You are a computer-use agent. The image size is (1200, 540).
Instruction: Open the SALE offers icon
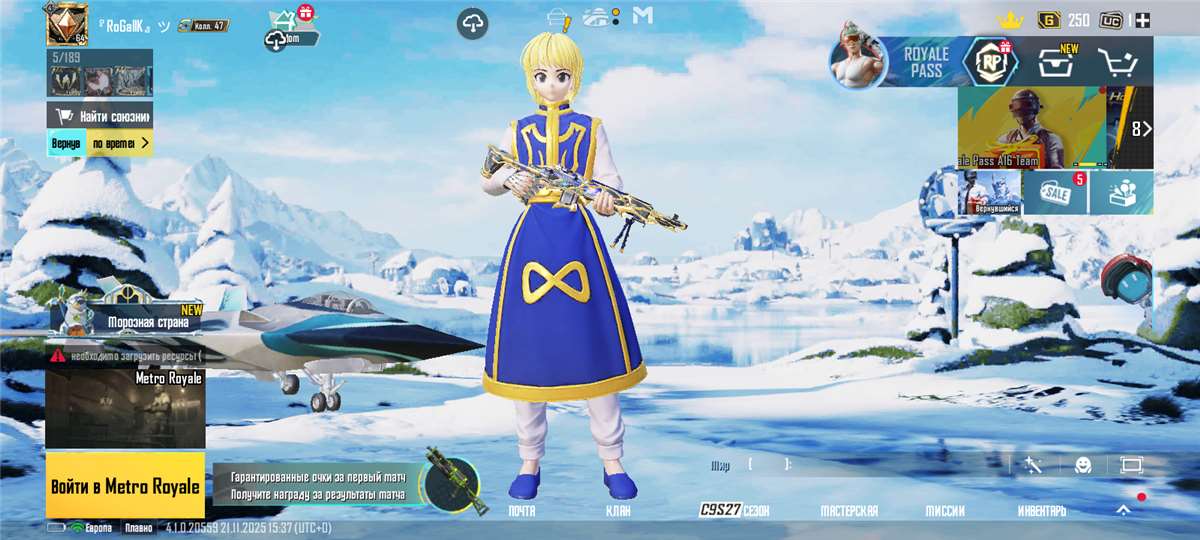[1055, 192]
